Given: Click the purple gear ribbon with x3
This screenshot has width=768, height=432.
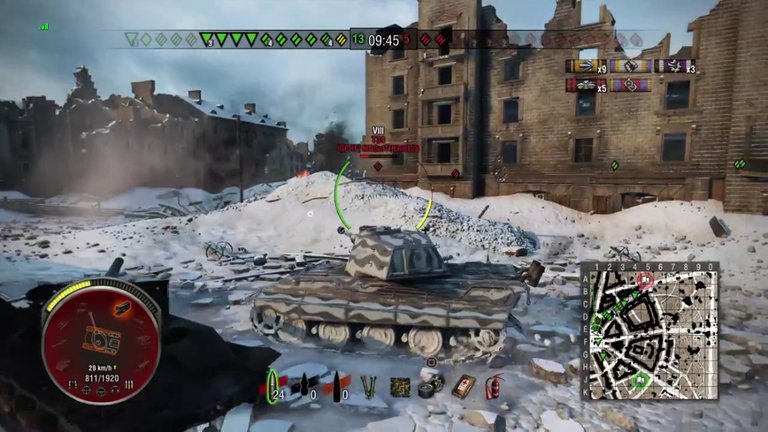Looking at the screenshot, I should (x=673, y=67).
